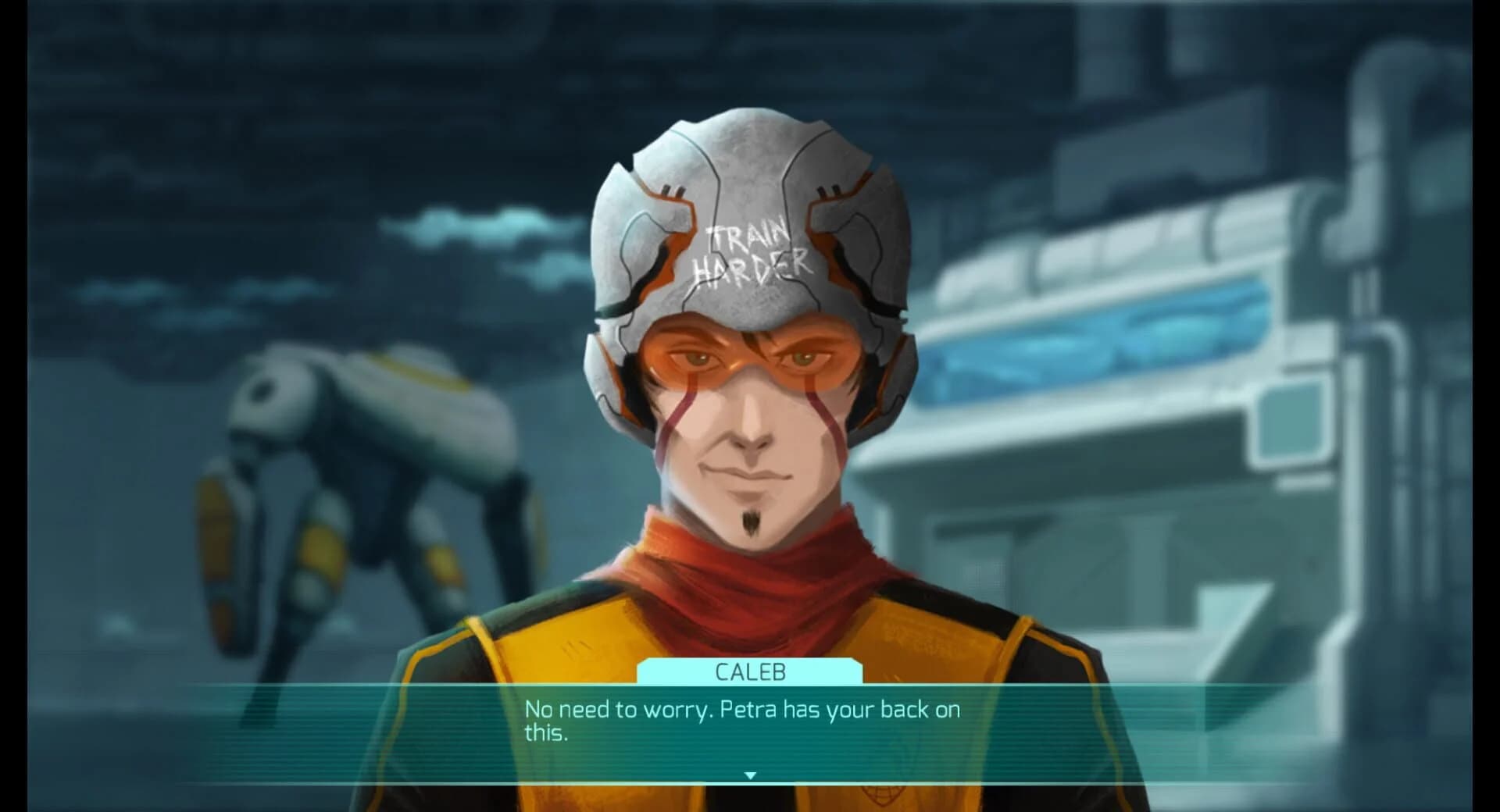Select the CALEB nameplate
Screen dimensions: 1500x812
click(x=752, y=671)
